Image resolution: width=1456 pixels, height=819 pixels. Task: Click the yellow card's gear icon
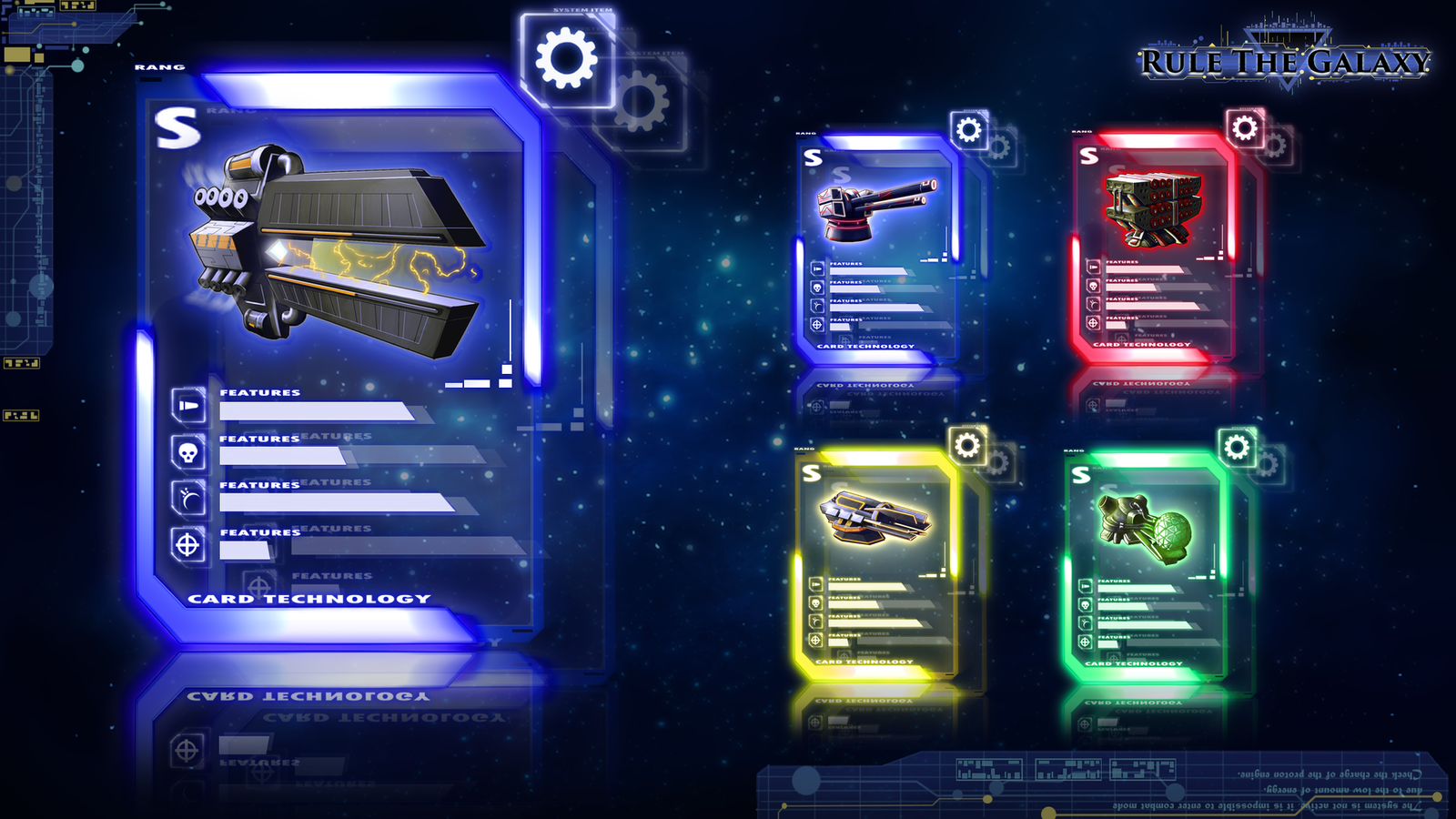(x=967, y=445)
